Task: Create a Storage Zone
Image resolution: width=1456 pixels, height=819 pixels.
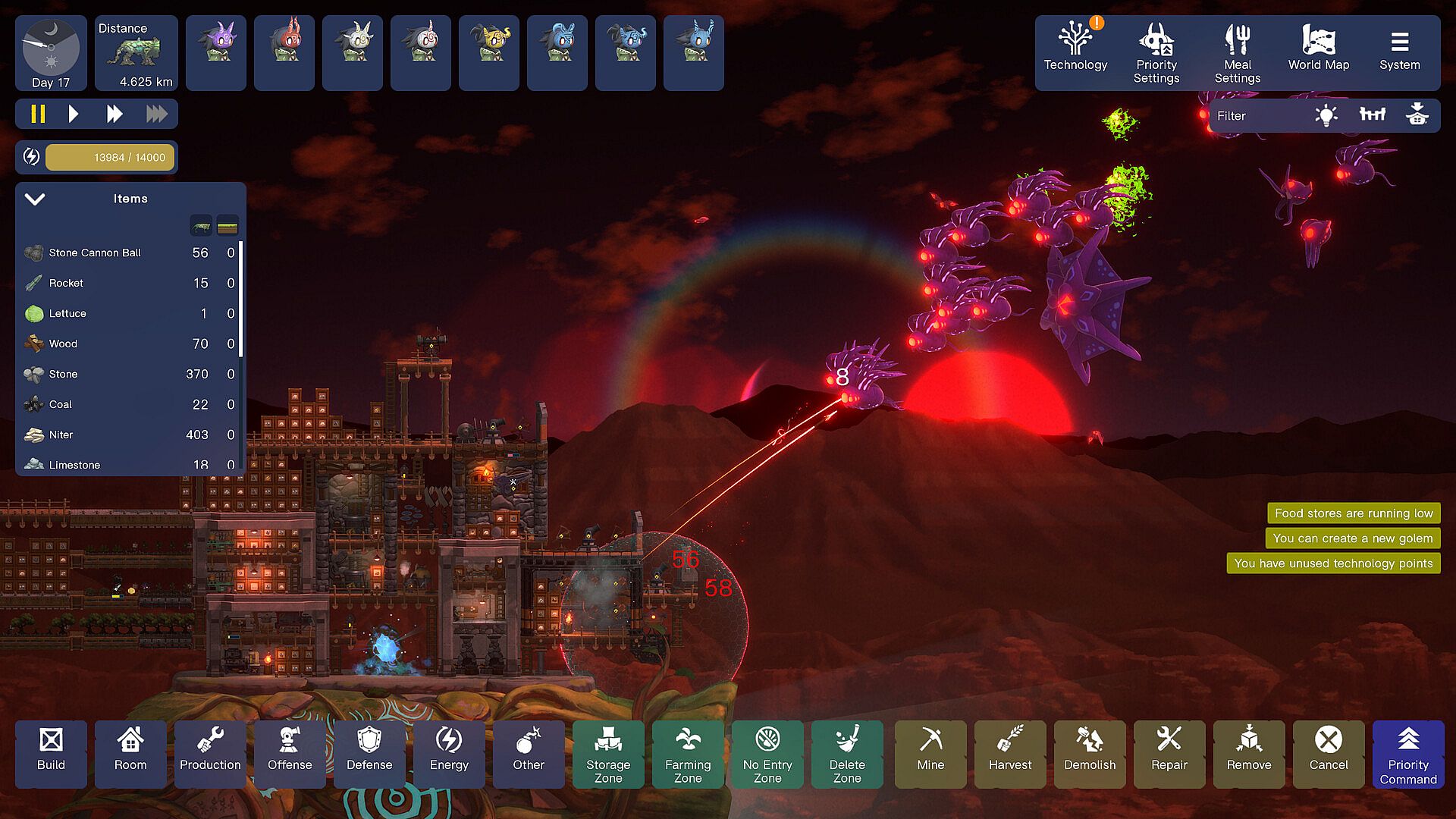Action: tap(608, 753)
